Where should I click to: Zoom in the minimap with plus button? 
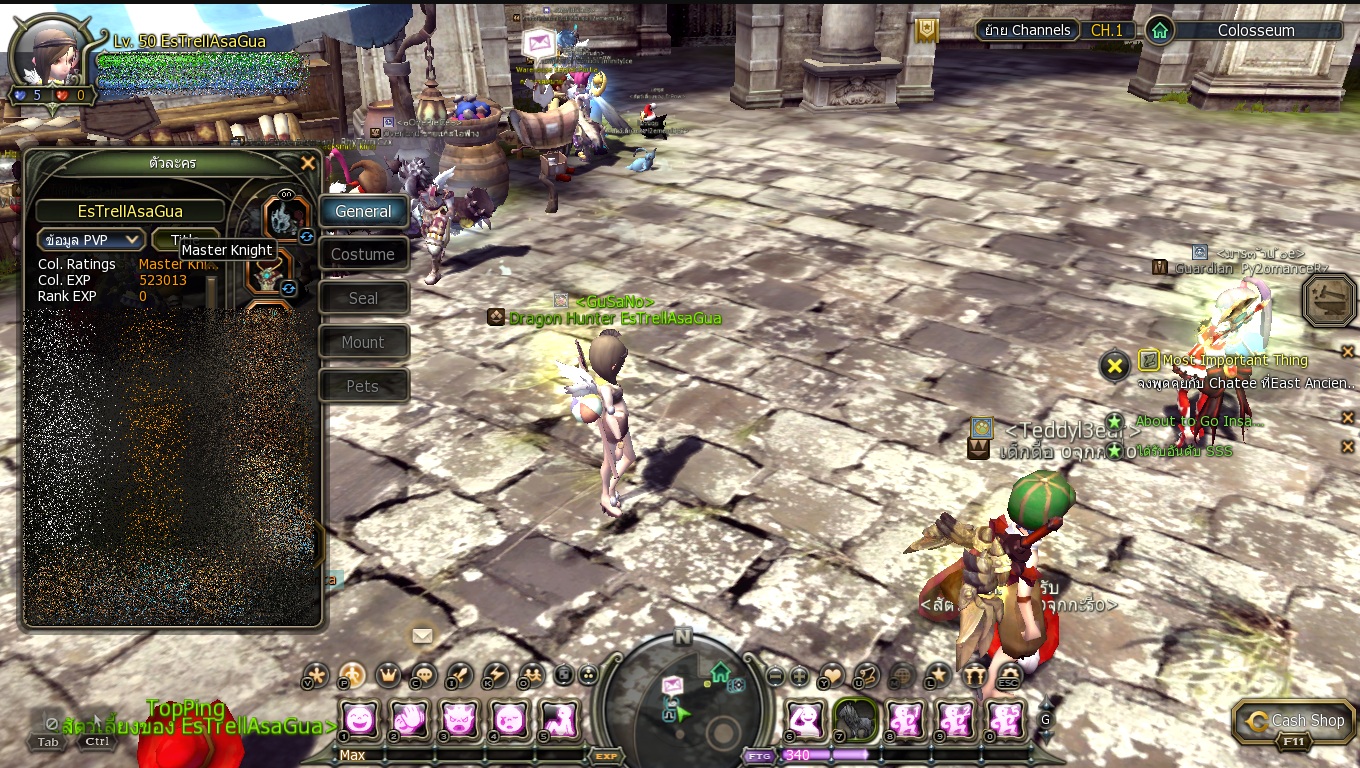[800, 675]
